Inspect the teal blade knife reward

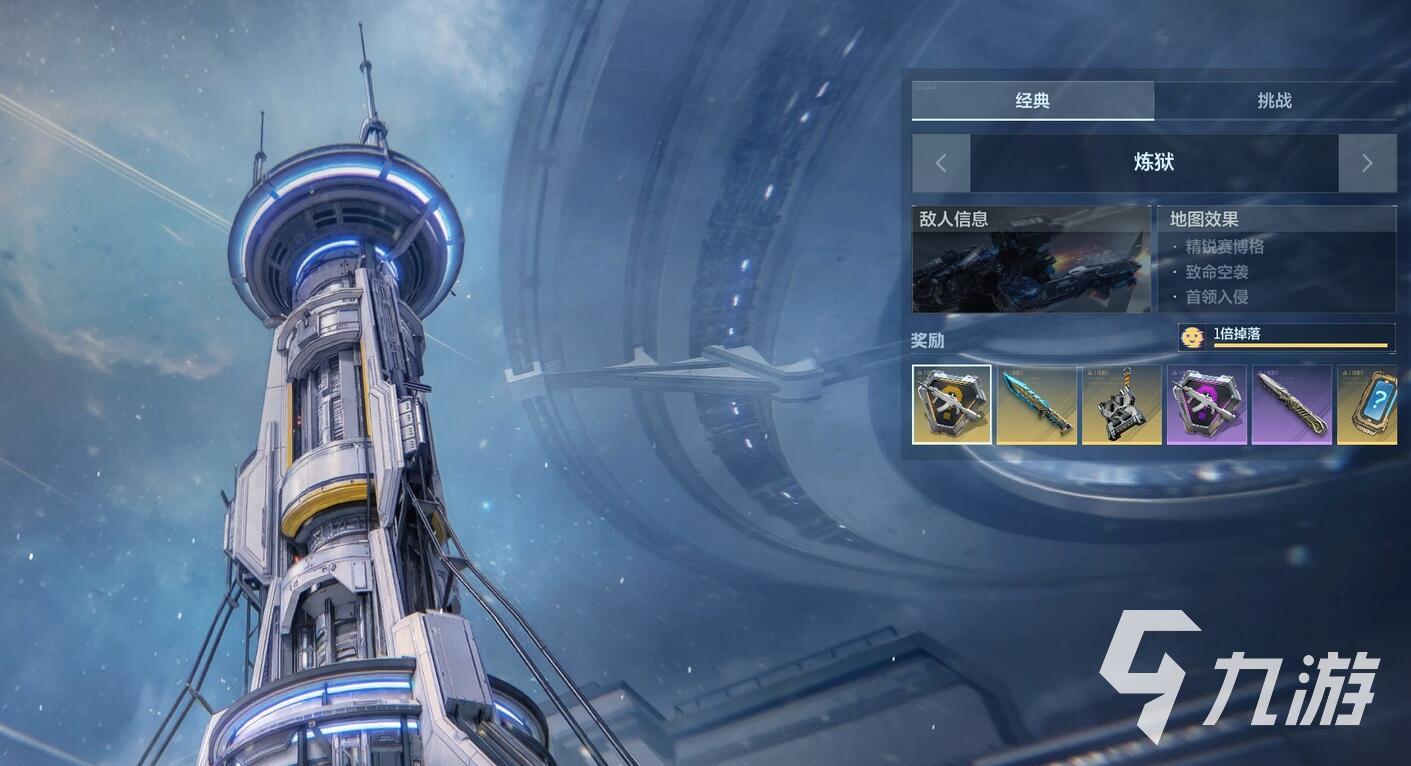(x=1037, y=404)
